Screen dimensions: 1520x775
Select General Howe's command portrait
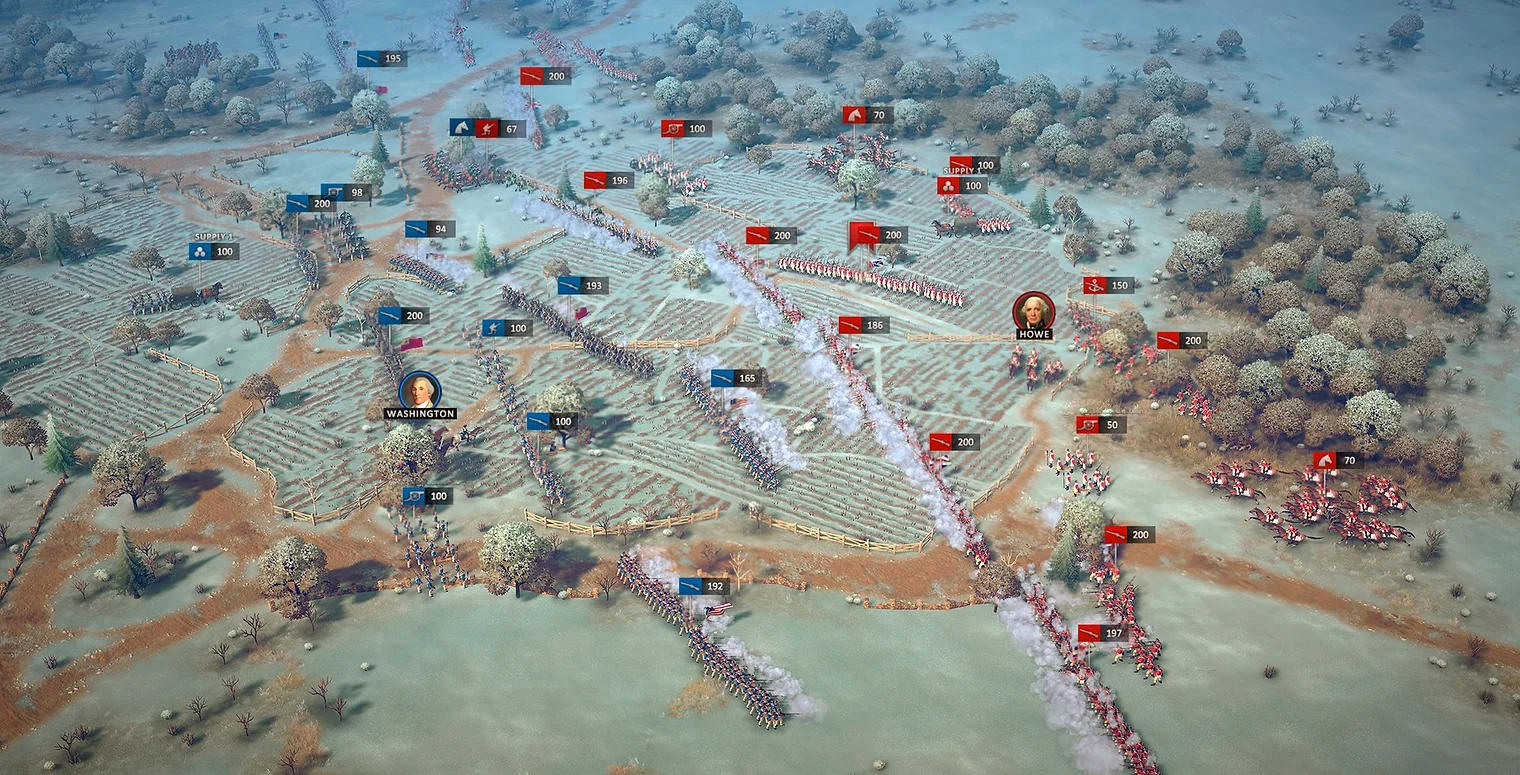coord(1033,311)
